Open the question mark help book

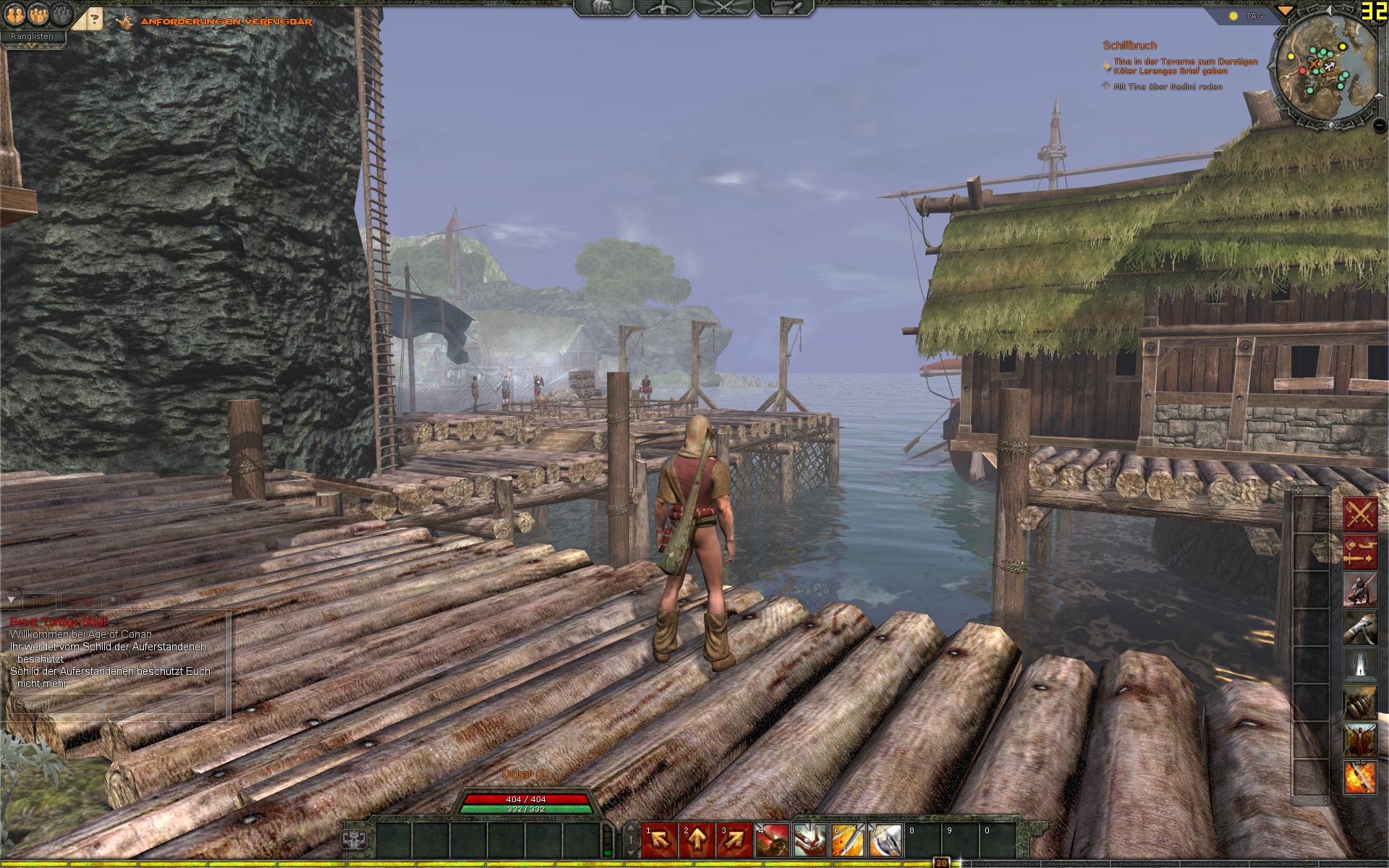point(93,20)
